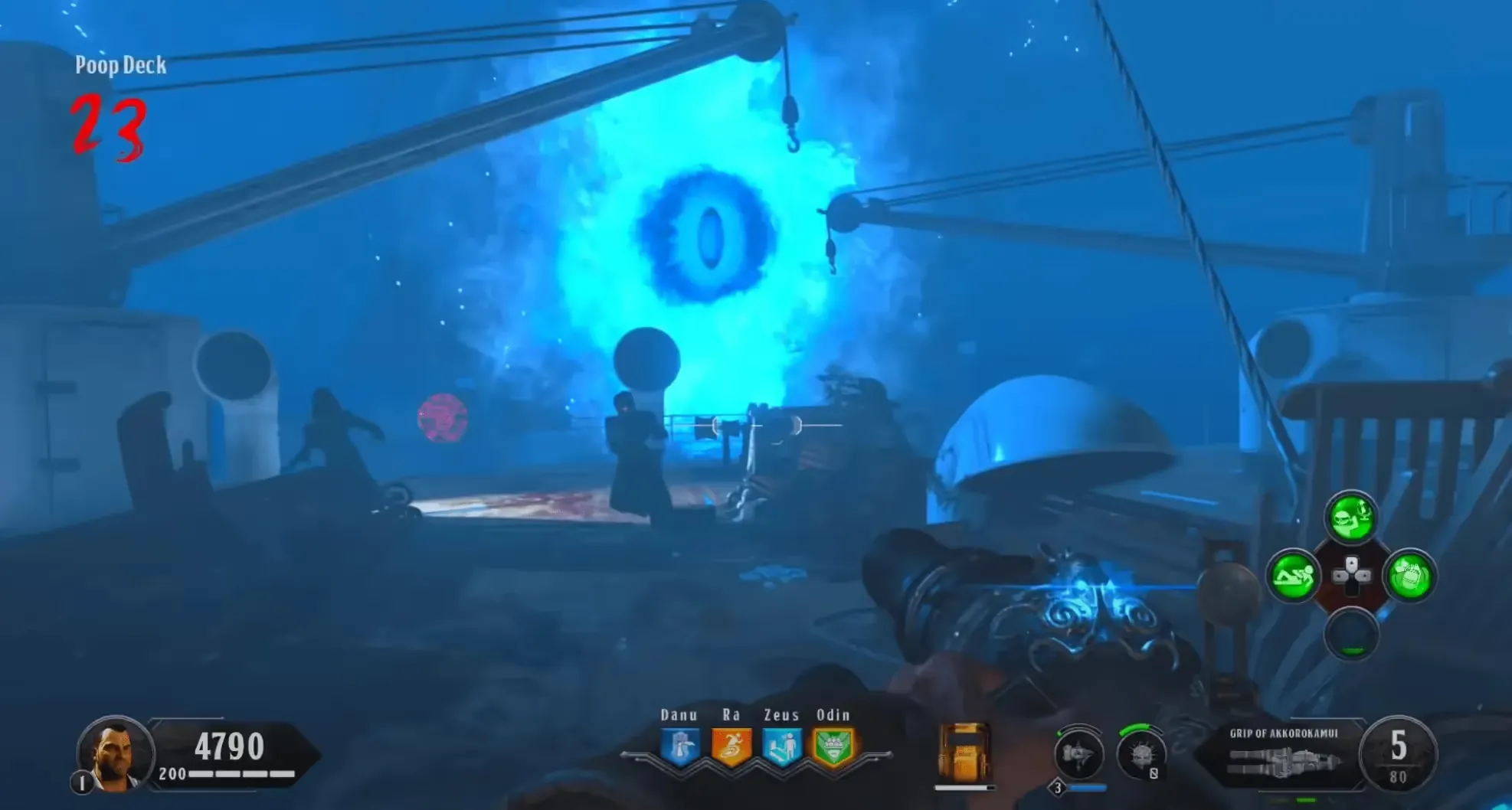Pick the spiked skull equipment icon
The width and height of the screenshot is (1512, 810).
[x=1141, y=754]
